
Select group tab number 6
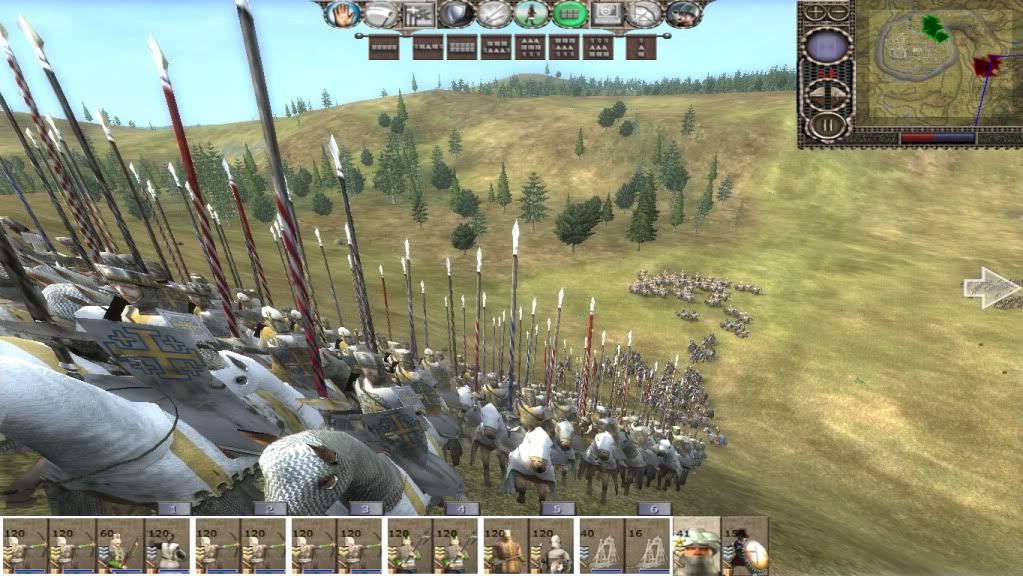click(x=653, y=509)
